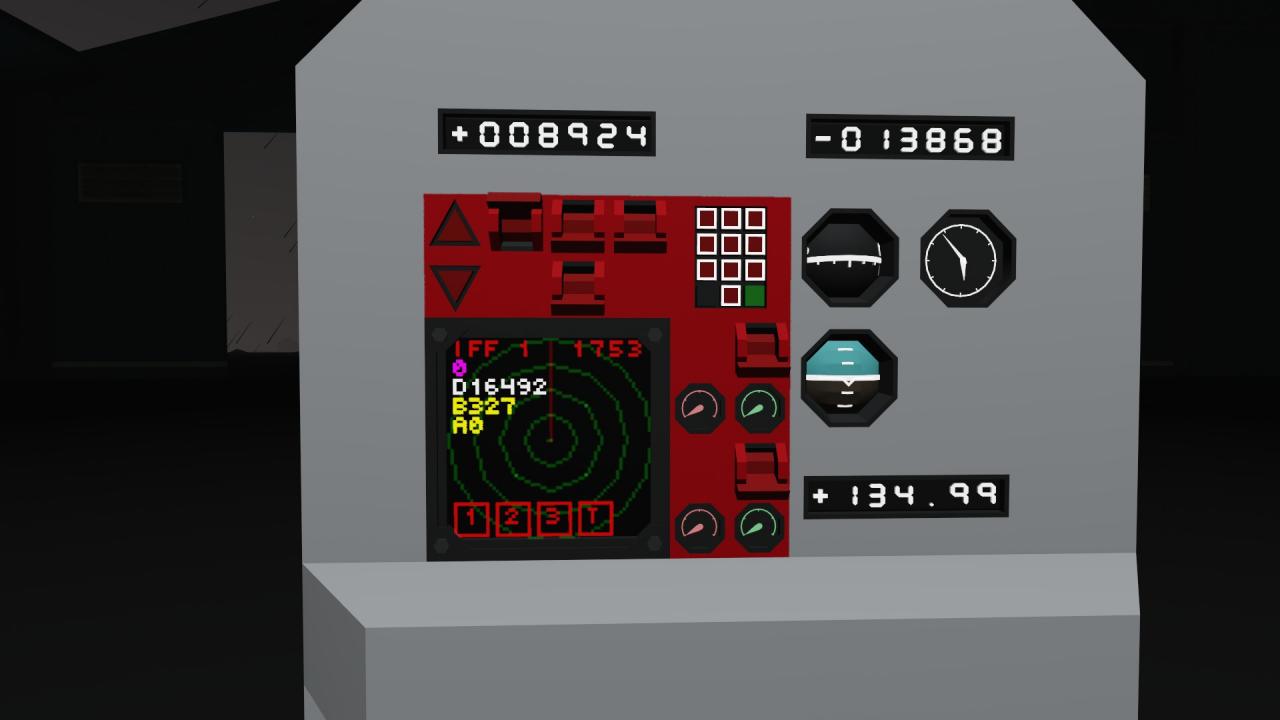Image resolution: width=1280 pixels, height=720 pixels.
Task: Click the upper green needle gauge
Action: tap(759, 407)
